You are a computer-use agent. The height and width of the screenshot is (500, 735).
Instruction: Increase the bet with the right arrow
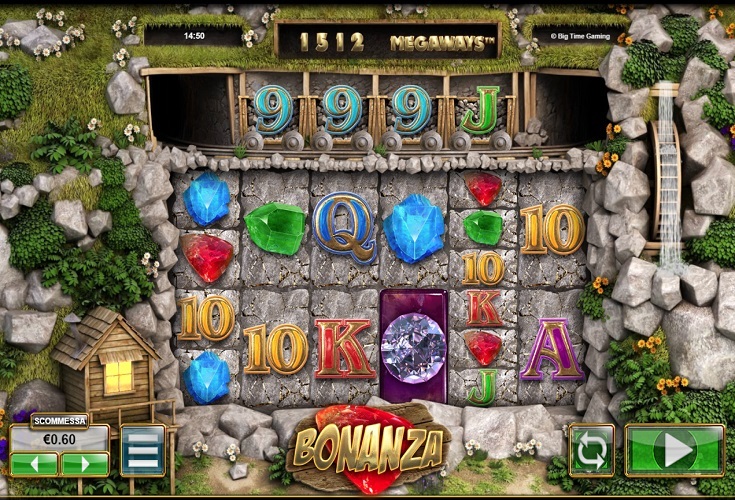point(85,463)
